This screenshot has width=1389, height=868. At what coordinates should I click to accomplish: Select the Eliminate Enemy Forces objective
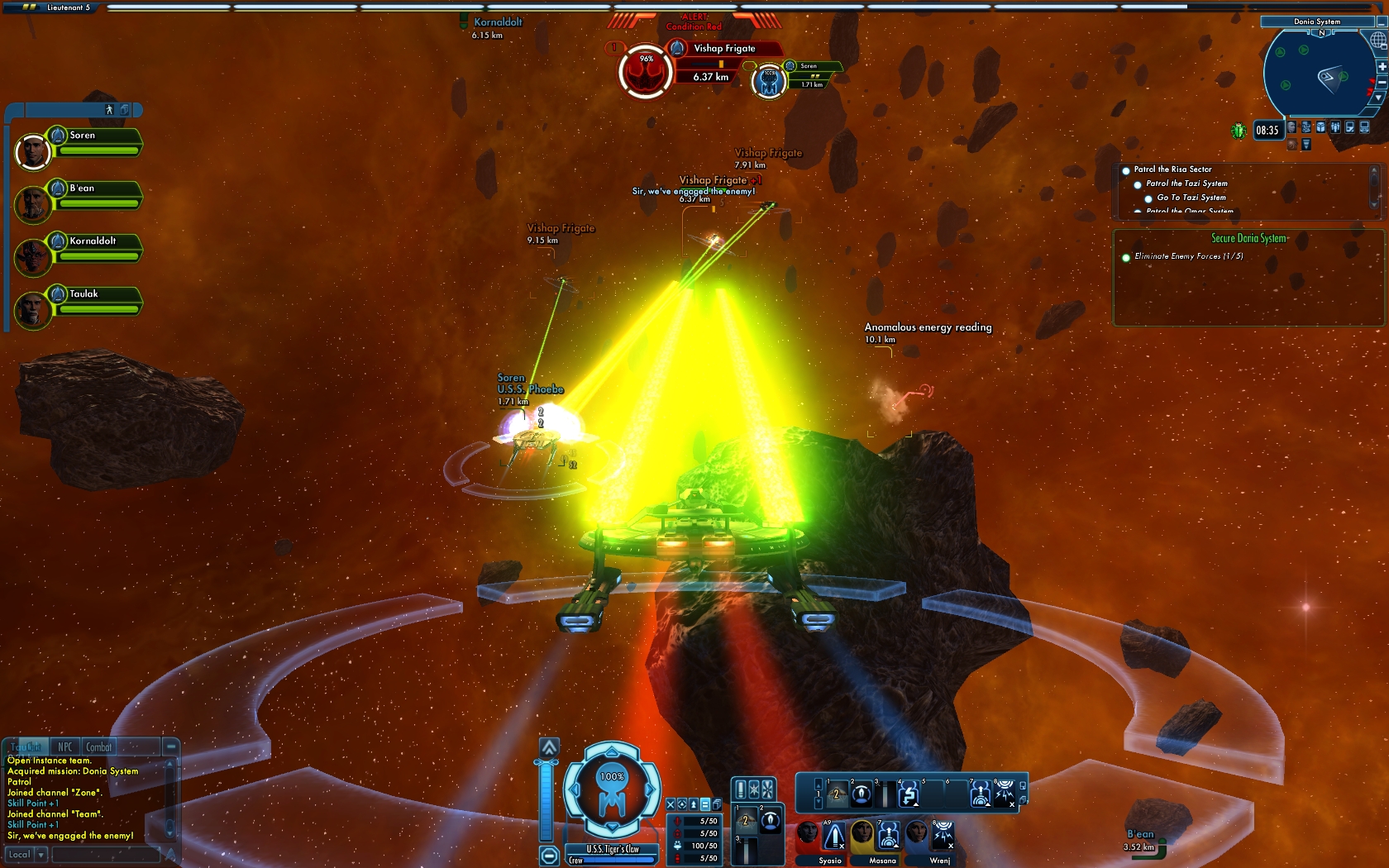[x=1188, y=256]
